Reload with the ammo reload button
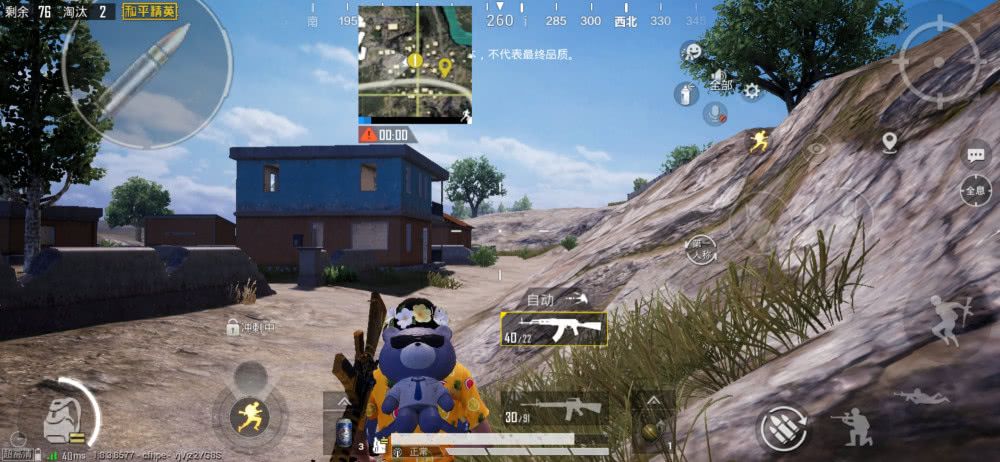The width and height of the screenshot is (1000, 462). pyautogui.click(x=783, y=429)
